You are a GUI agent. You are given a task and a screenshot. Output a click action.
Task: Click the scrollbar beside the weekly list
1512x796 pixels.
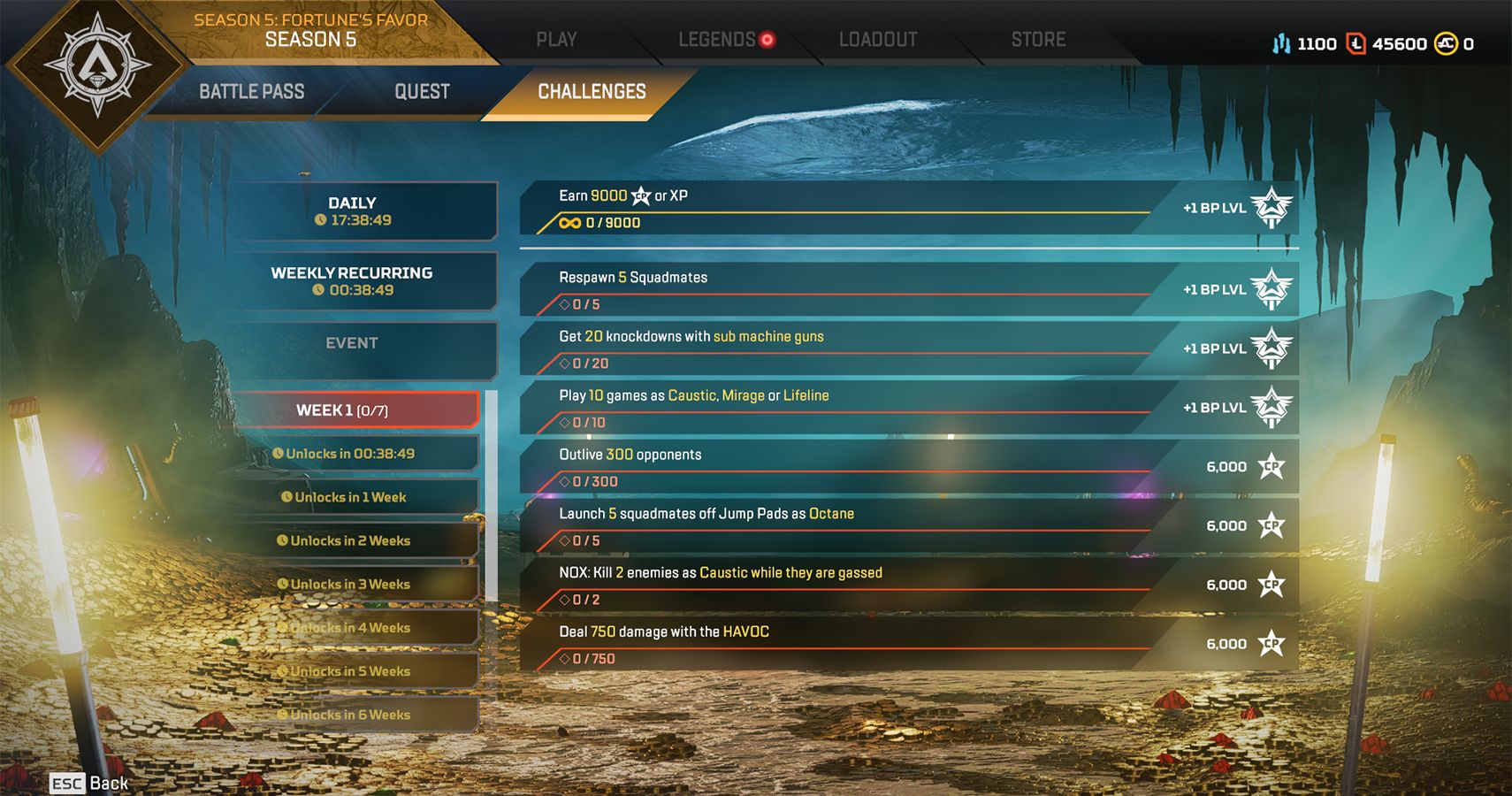[x=492, y=495]
